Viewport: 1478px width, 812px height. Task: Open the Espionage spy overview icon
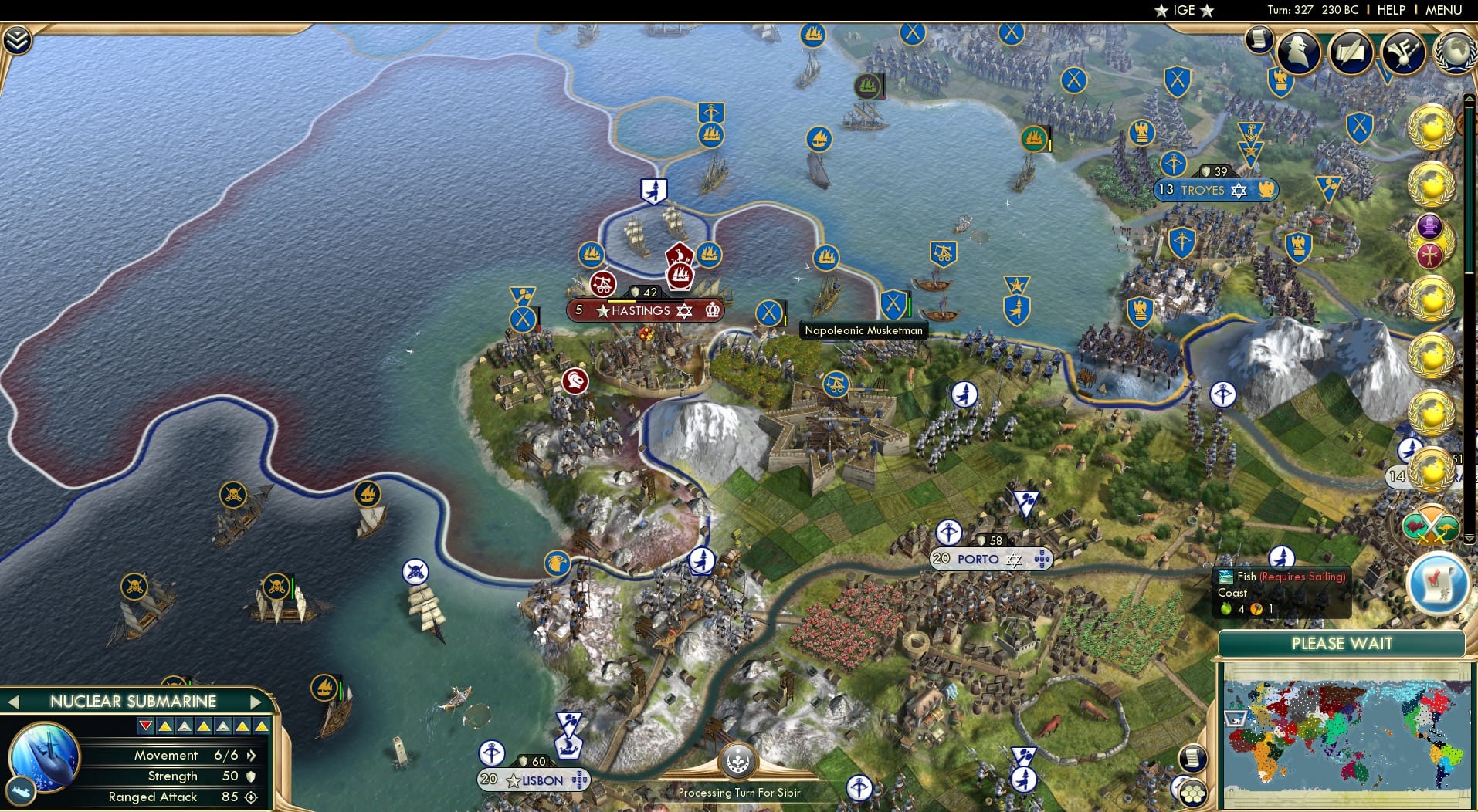pyautogui.click(x=1297, y=52)
